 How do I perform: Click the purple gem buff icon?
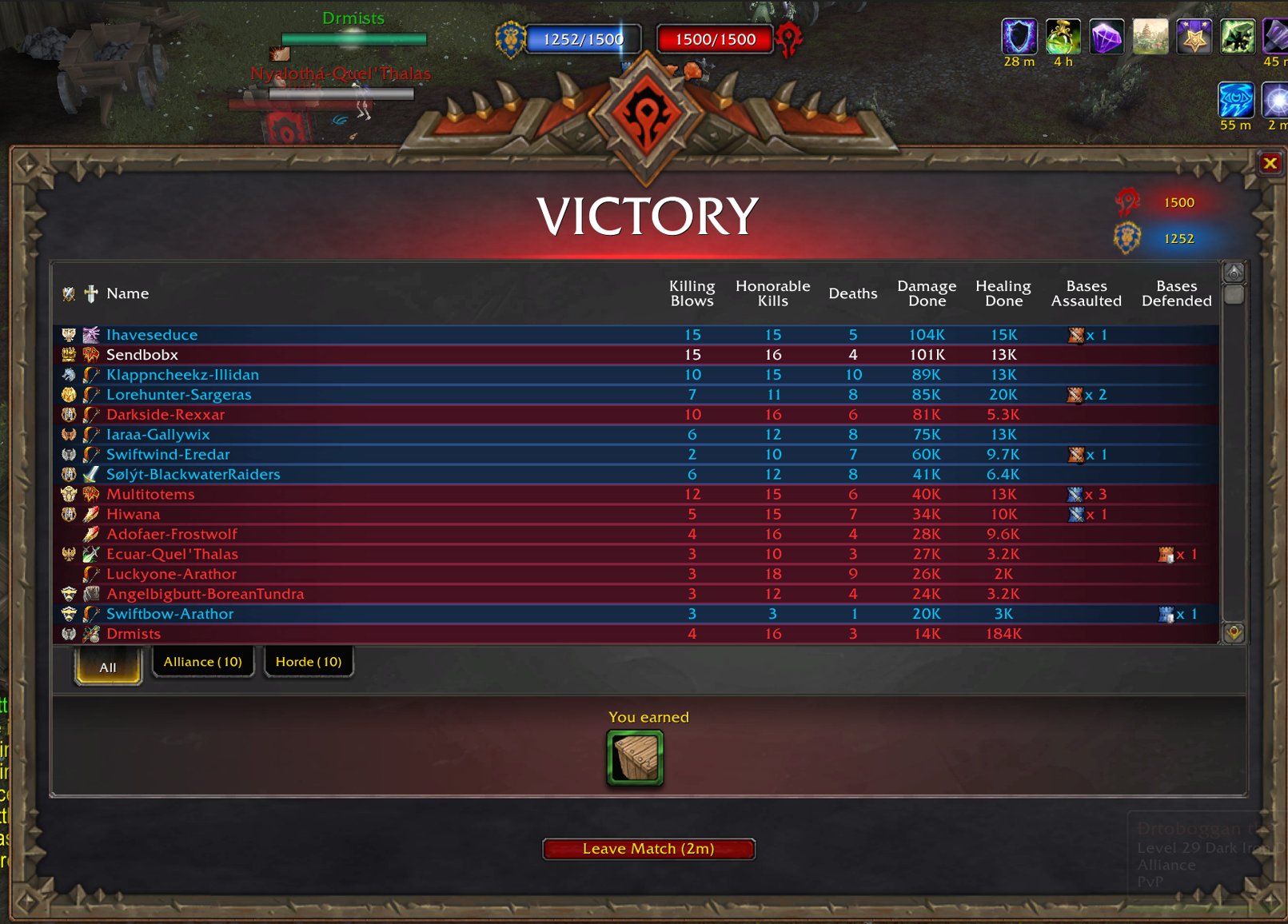[x=1107, y=37]
